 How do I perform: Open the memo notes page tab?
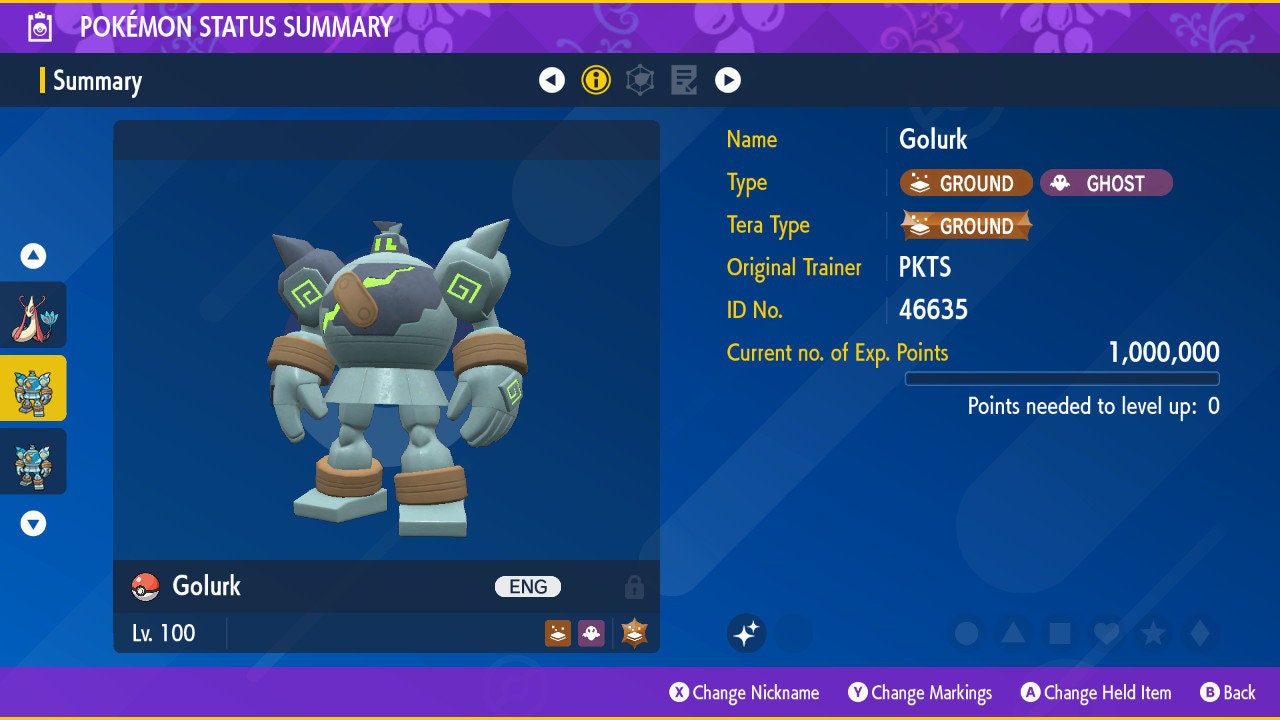685,80
